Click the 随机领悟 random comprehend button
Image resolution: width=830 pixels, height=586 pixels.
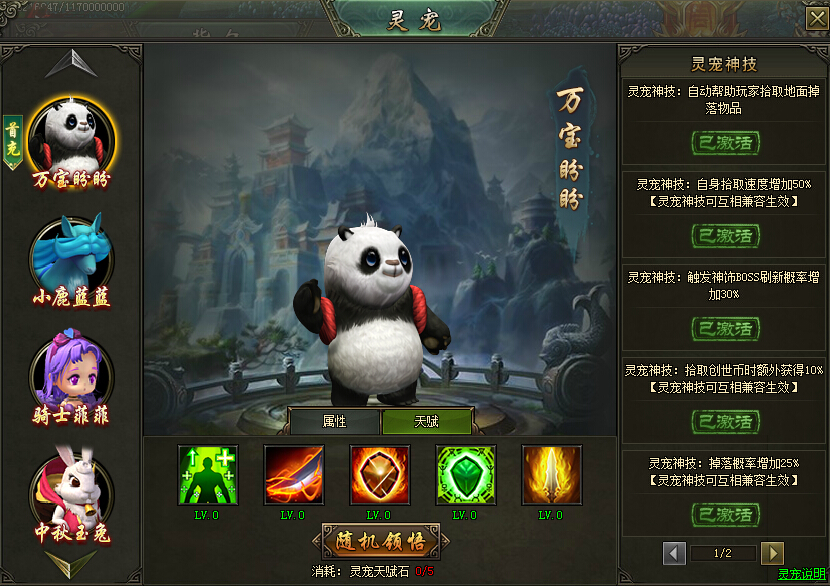380,542
